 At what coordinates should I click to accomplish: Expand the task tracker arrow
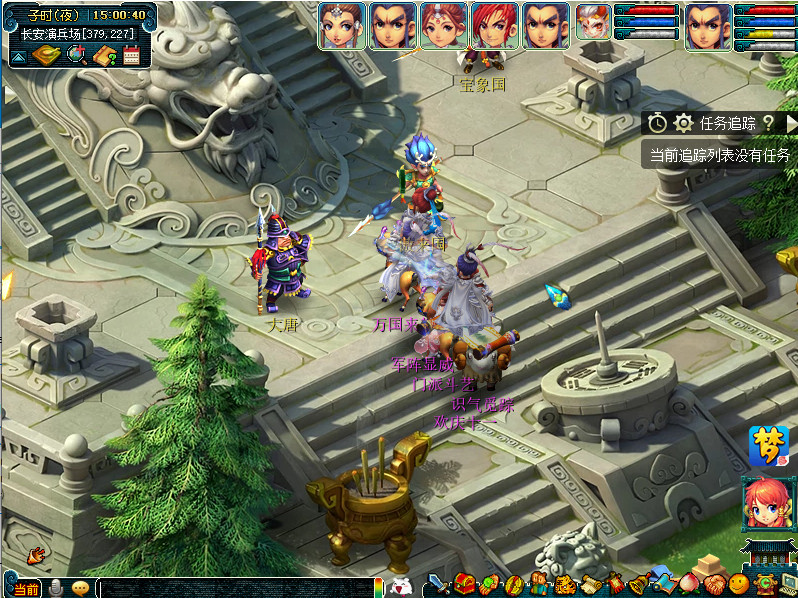click(791, 123)
